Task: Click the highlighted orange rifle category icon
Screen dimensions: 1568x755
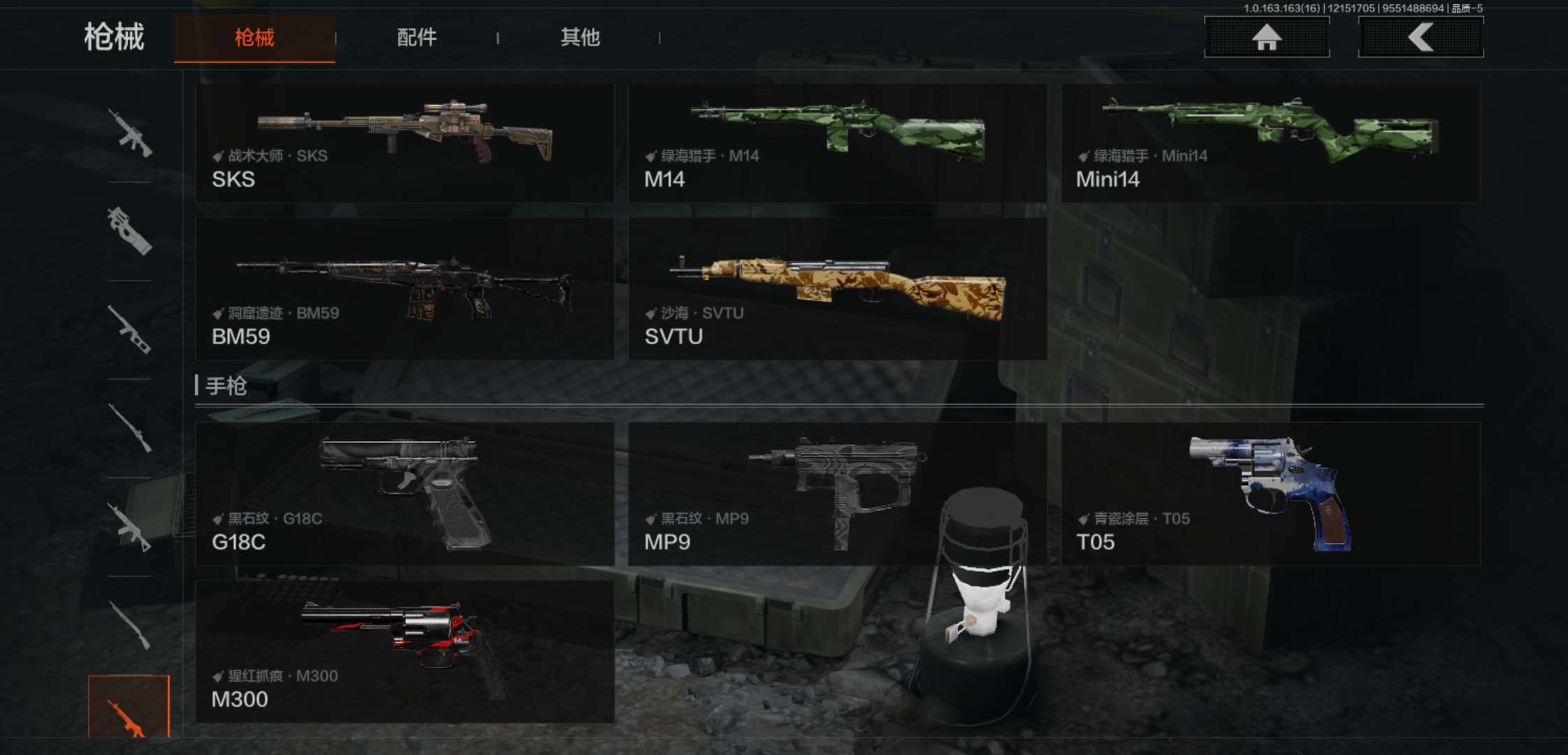Action: click(129, 707)
